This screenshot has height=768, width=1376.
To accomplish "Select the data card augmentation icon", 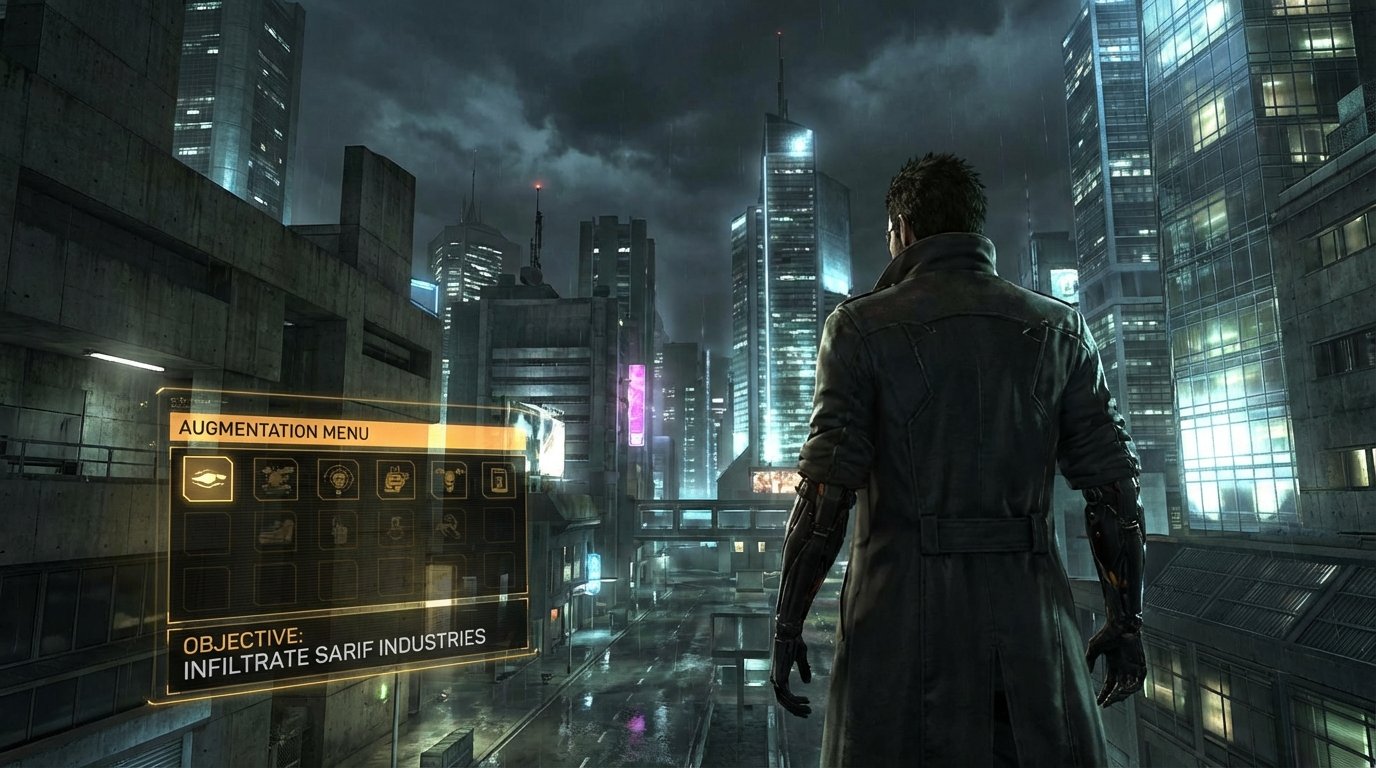I will click(x=498, y=478).
